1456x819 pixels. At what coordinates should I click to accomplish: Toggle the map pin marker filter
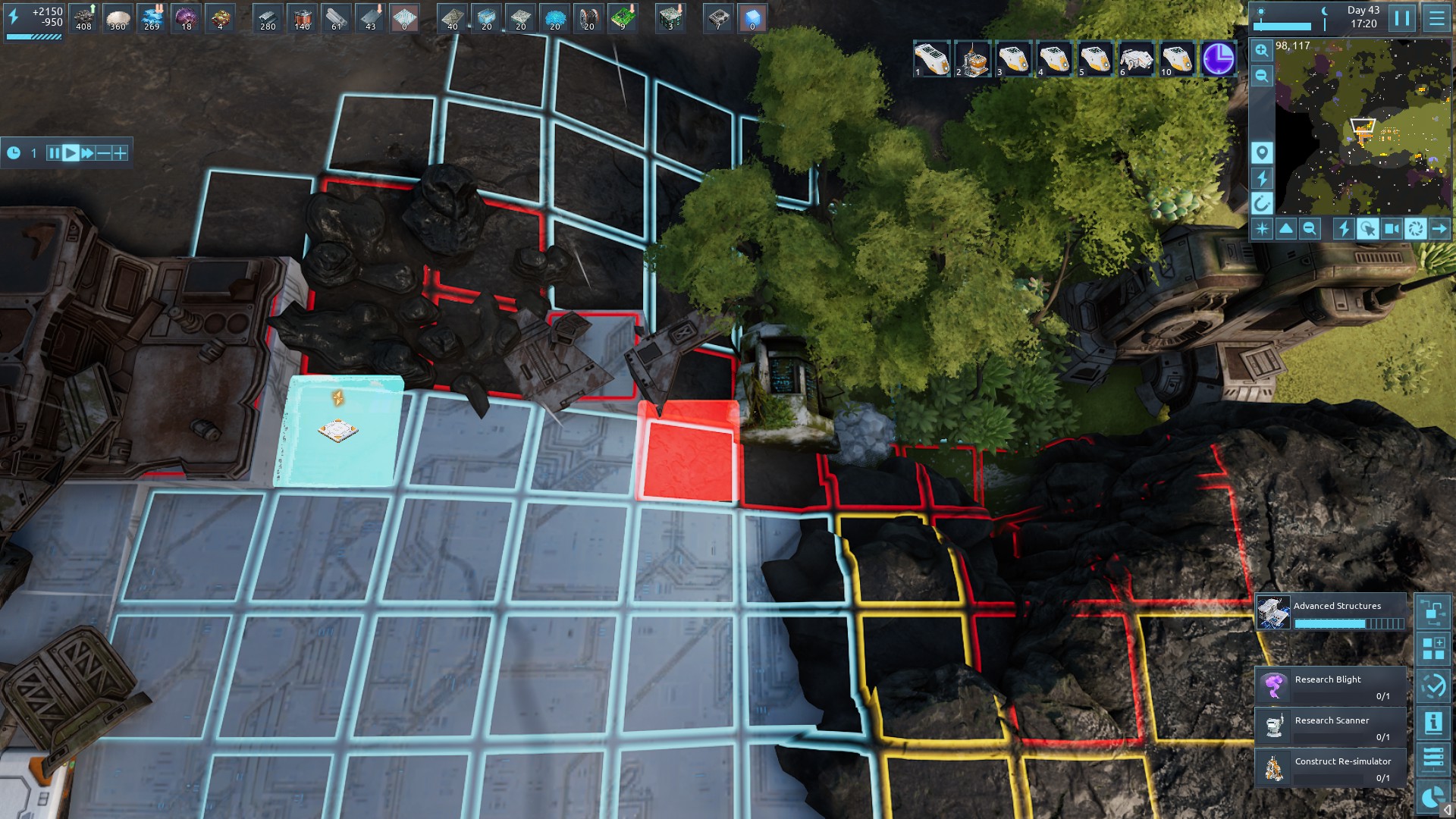(x=1261, y=152)
